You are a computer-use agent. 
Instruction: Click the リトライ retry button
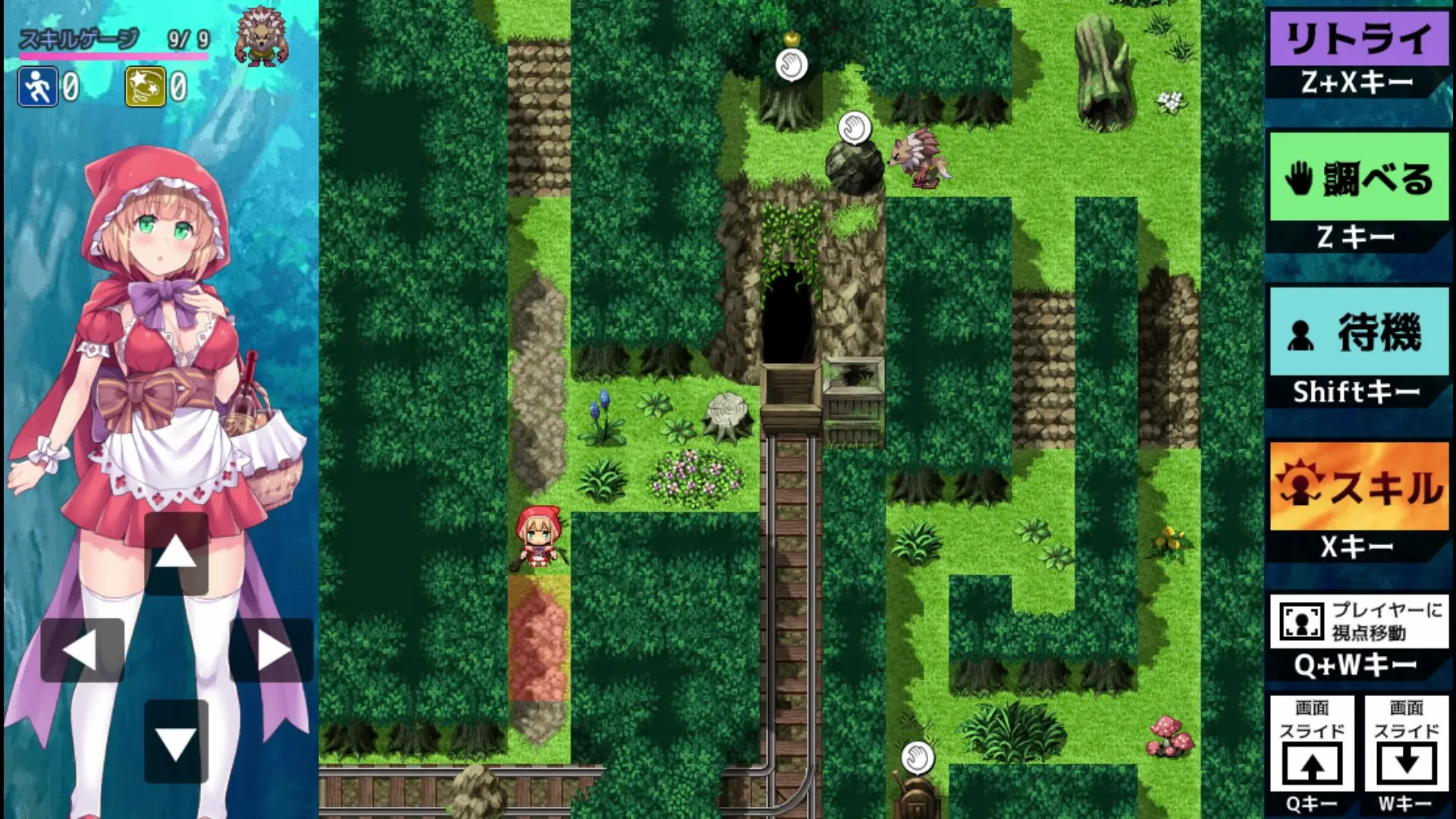(x=1359, y=38)
